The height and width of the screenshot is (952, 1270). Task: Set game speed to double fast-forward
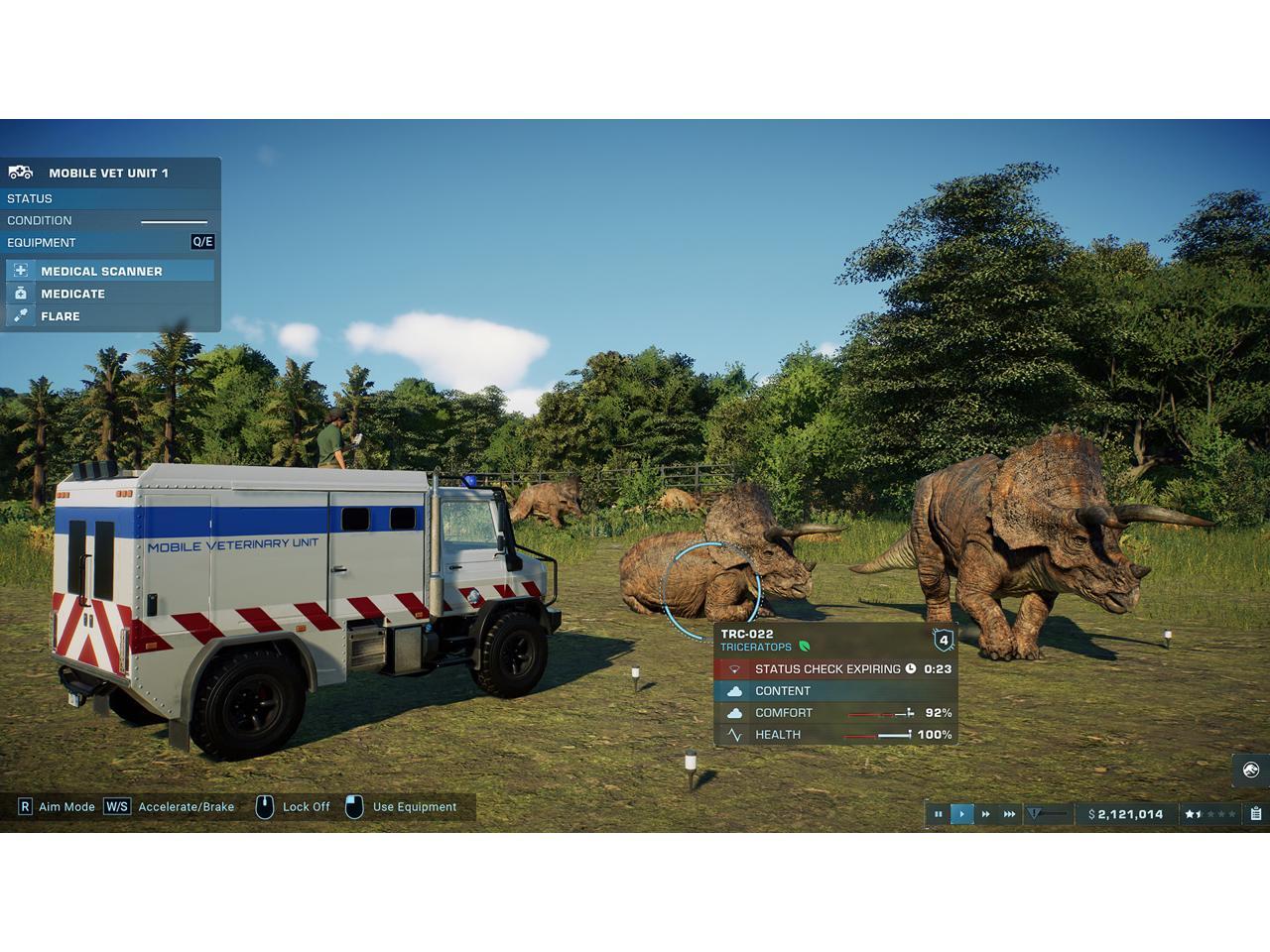[985, 814]
